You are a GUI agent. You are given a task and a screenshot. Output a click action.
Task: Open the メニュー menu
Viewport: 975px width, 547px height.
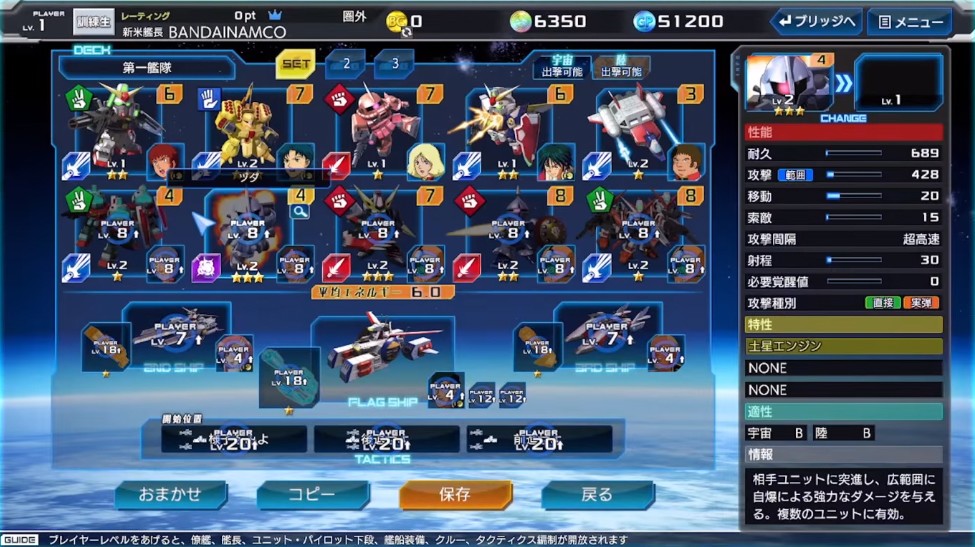click(909, 21)
